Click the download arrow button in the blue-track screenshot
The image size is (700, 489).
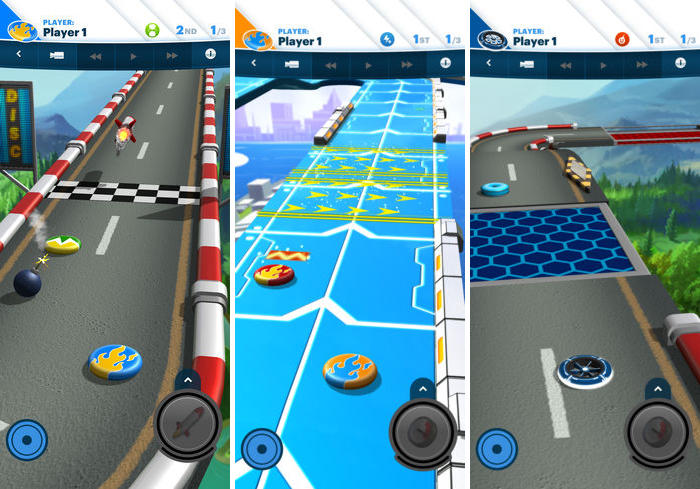click(446, 61)
